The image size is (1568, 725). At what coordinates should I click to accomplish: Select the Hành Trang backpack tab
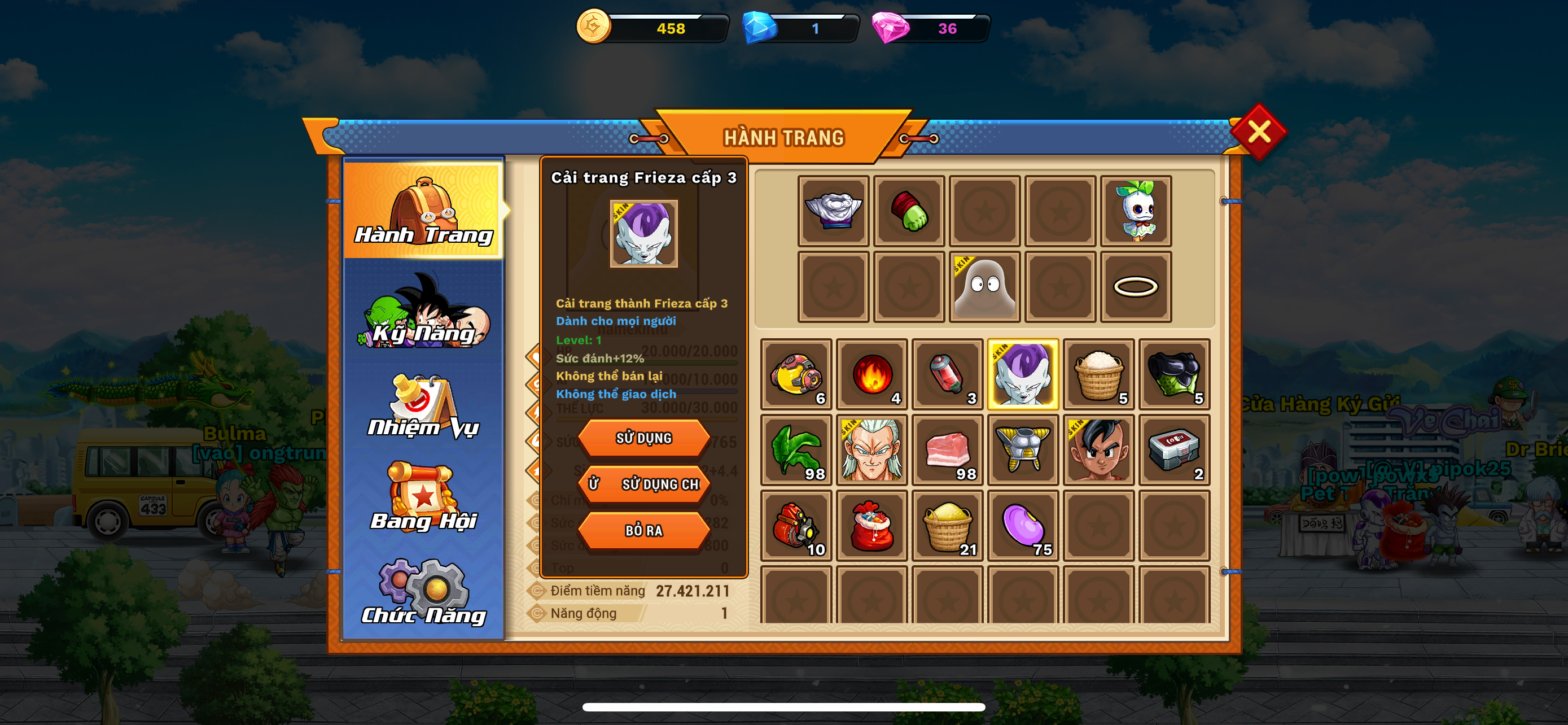coord(424,211)
